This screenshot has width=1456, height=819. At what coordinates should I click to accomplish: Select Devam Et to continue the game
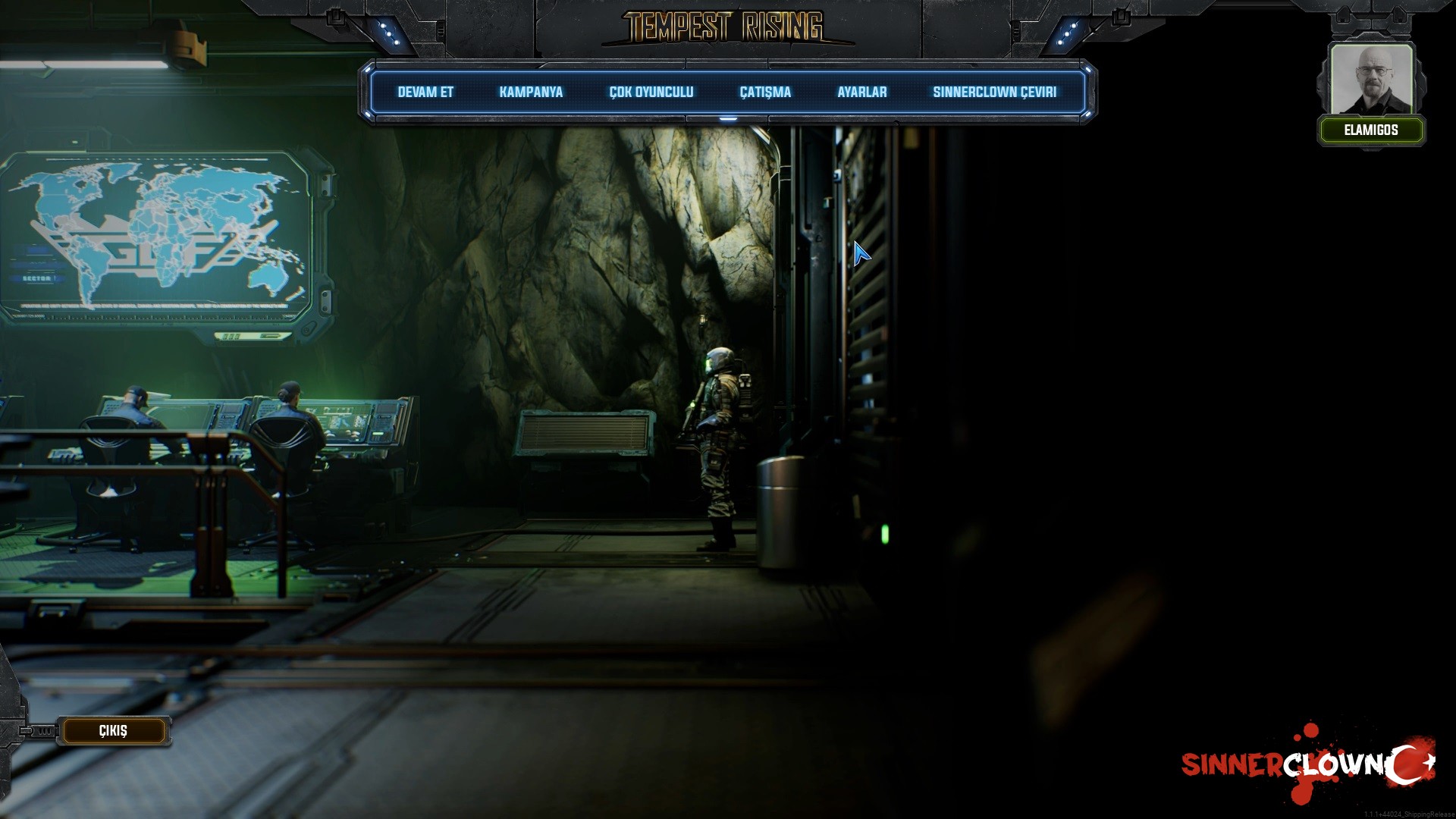click(425, 93)
